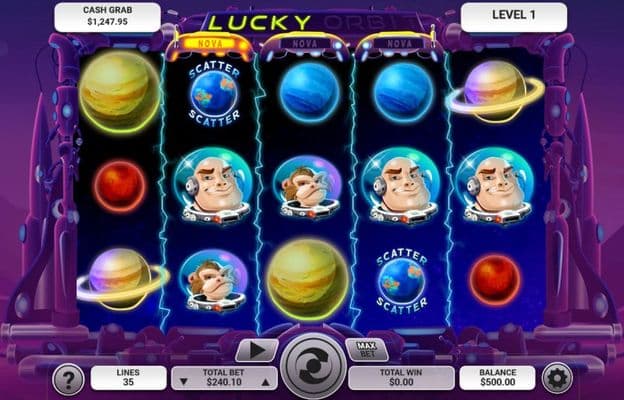Increase total bet with the up arrow
The image size is (624, 400).
click(x=265, y=381)
